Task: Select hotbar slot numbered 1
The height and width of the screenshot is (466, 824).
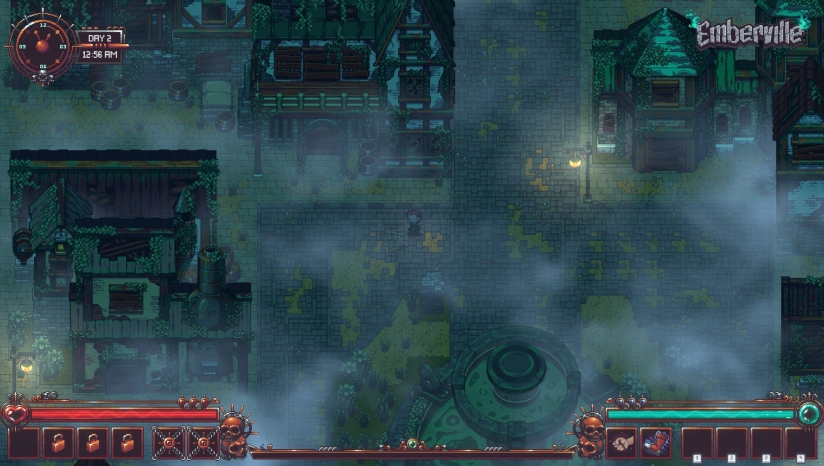Action: click(x=698, y=443)
